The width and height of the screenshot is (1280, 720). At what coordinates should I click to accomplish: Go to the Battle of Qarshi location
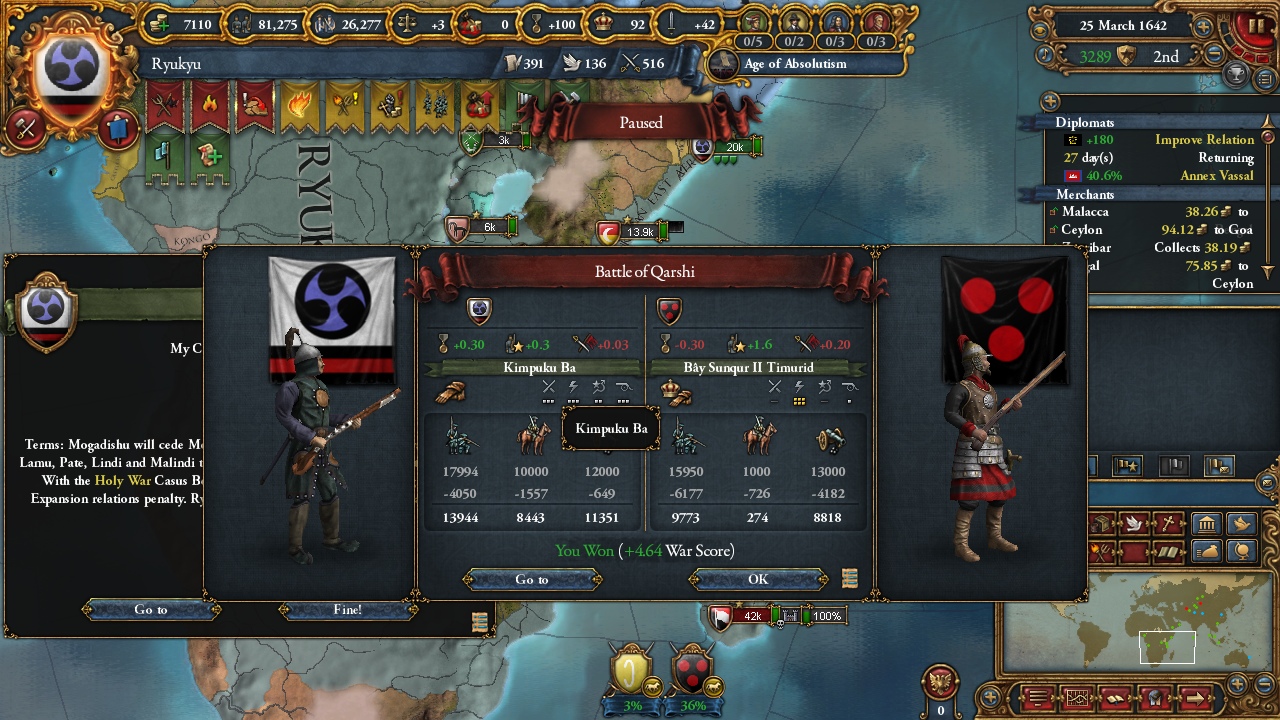coord(532,579)
